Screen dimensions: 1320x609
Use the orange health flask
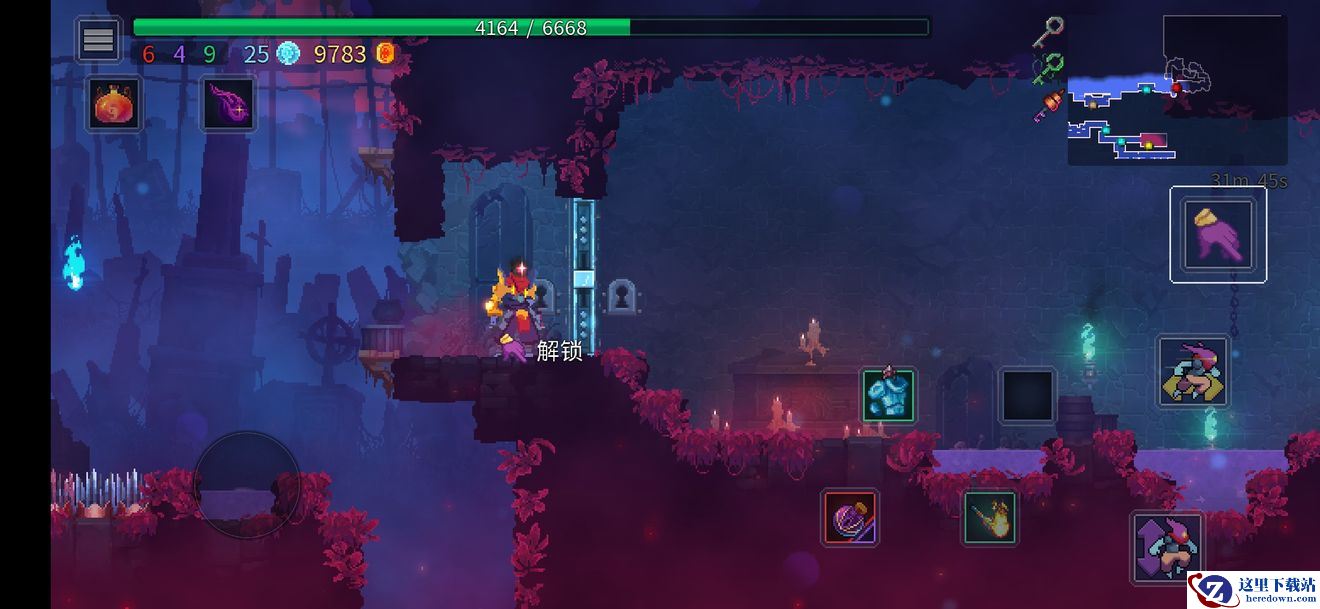[x=114, y=104]
